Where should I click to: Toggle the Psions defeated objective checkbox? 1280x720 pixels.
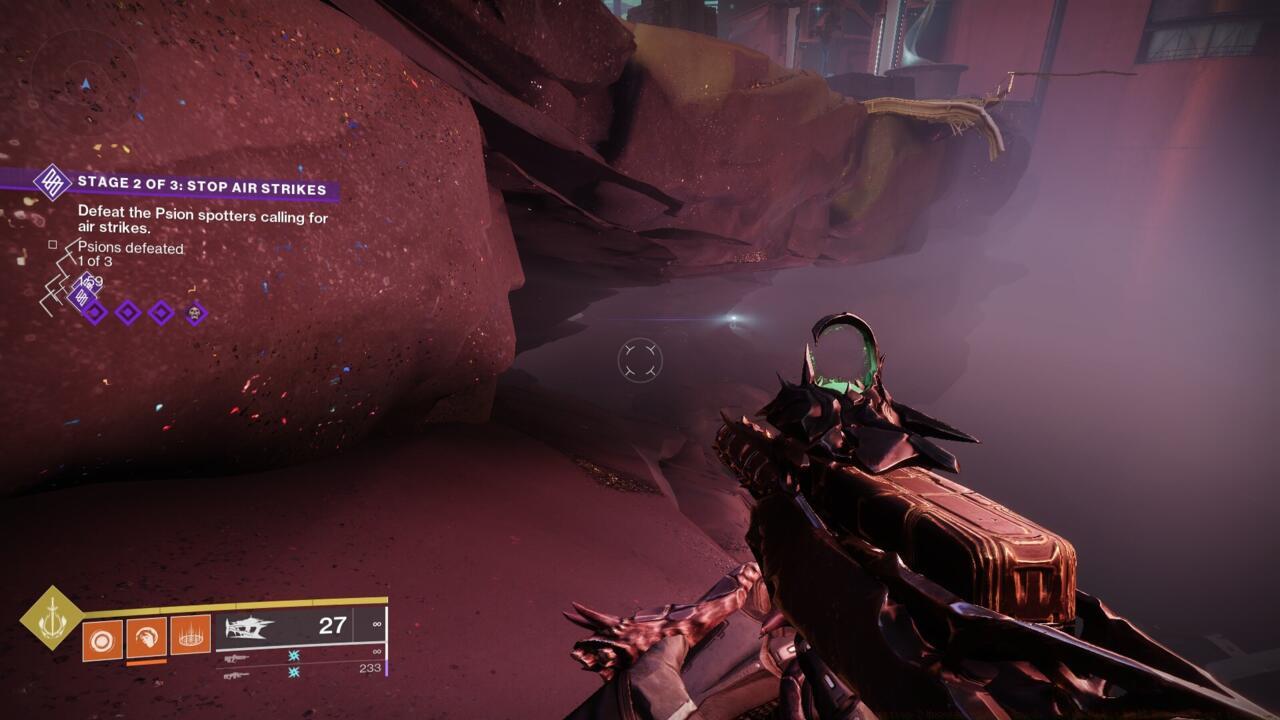(53, 244)
